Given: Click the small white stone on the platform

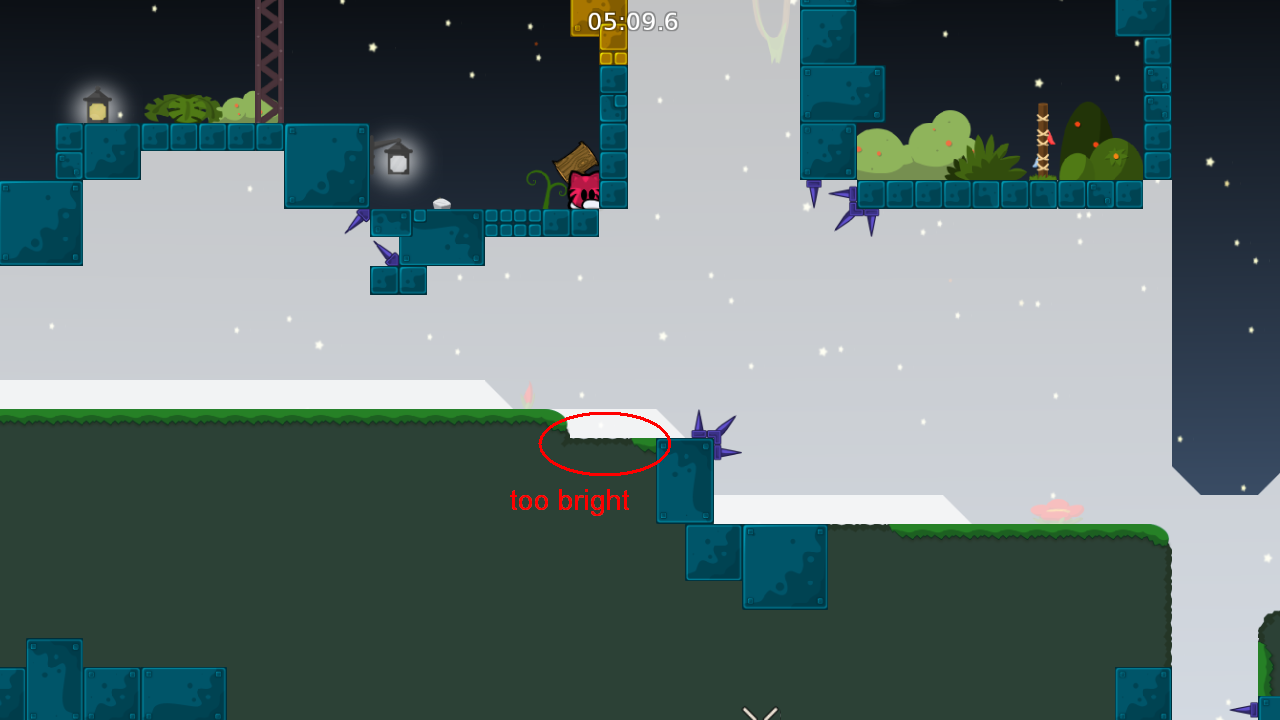Looking at the screenshot, I should pos(443,203).
